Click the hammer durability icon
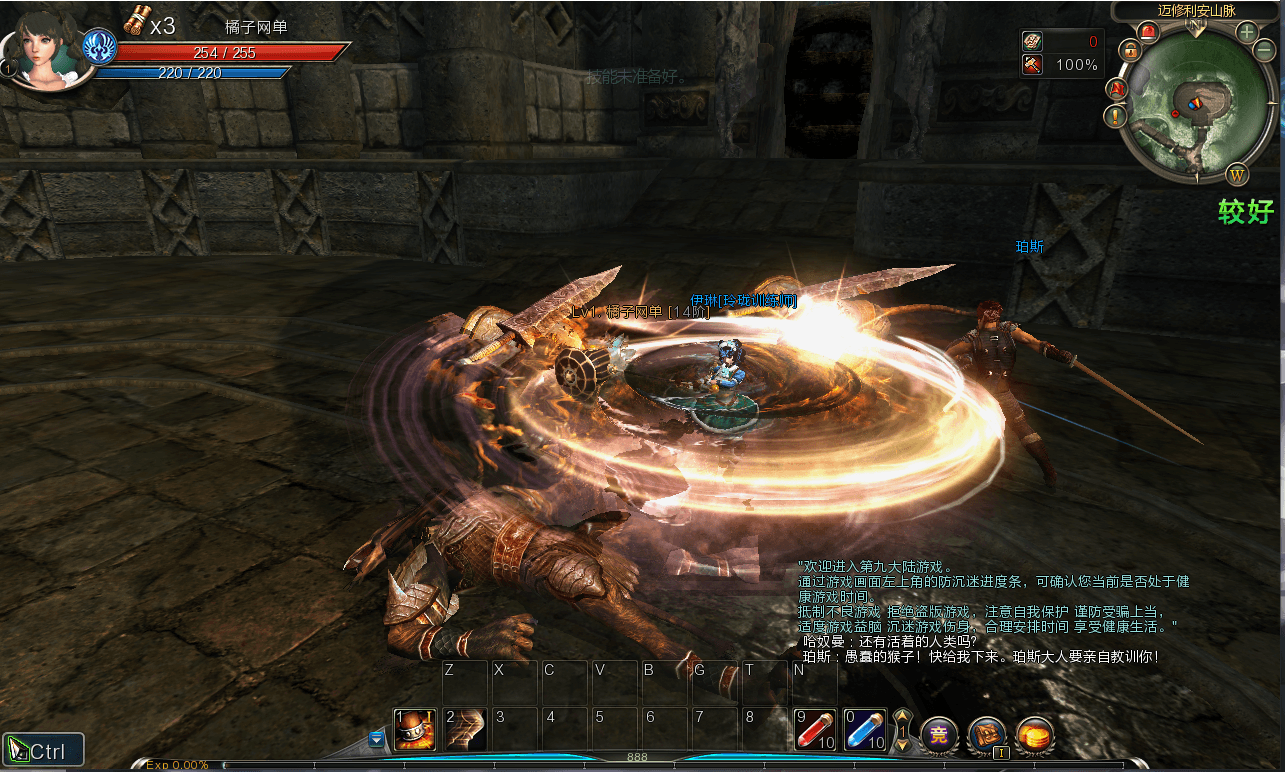This screenshot has width=1285, height=772. (x=1033, y=65)
